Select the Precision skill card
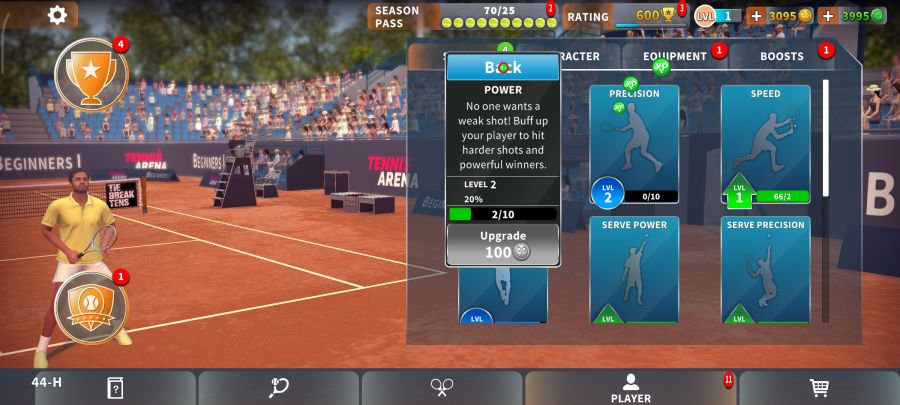900x405 pixels. pyautogui.click(x=634, y=143)
